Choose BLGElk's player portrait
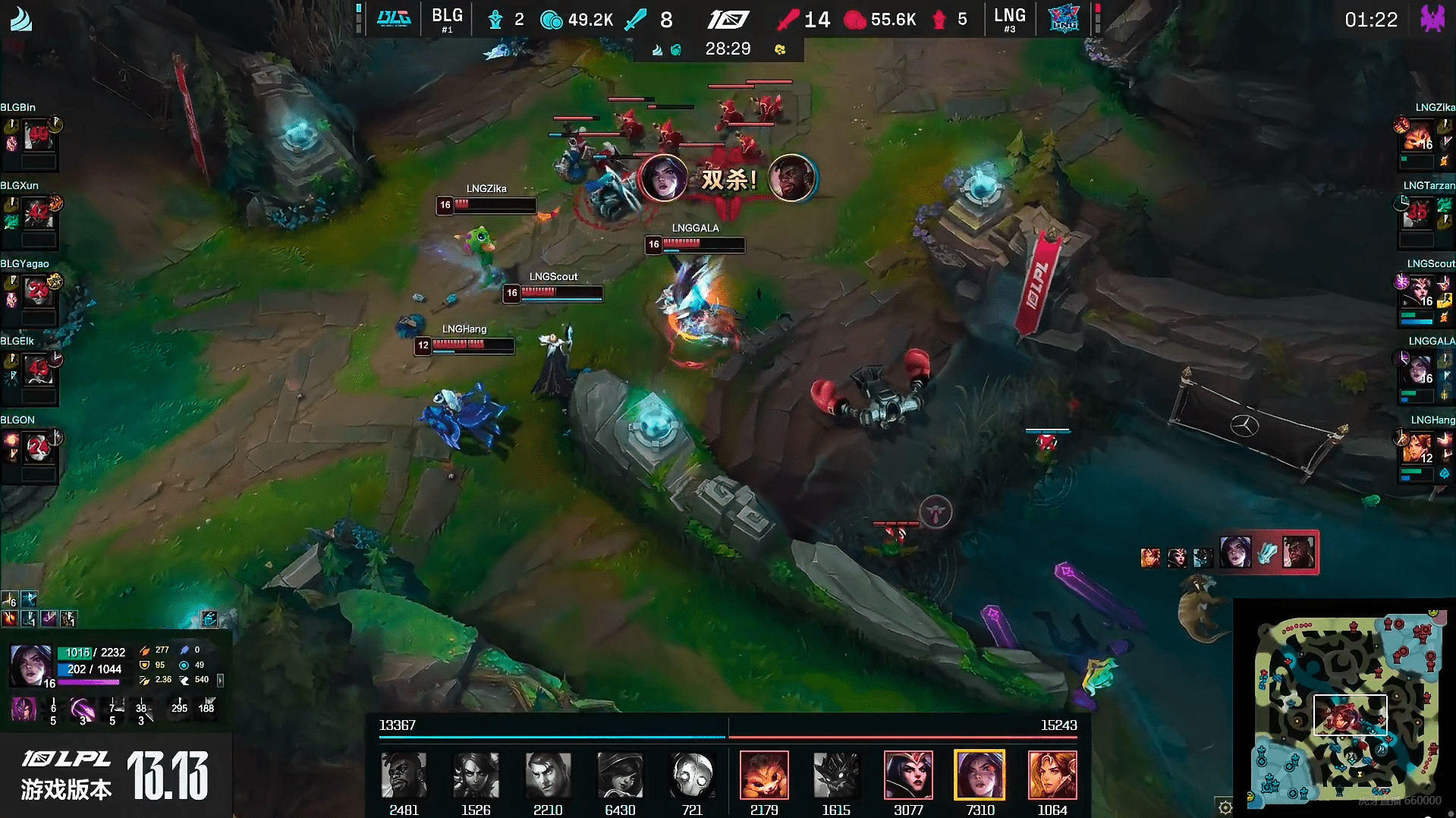 (38, 370)
